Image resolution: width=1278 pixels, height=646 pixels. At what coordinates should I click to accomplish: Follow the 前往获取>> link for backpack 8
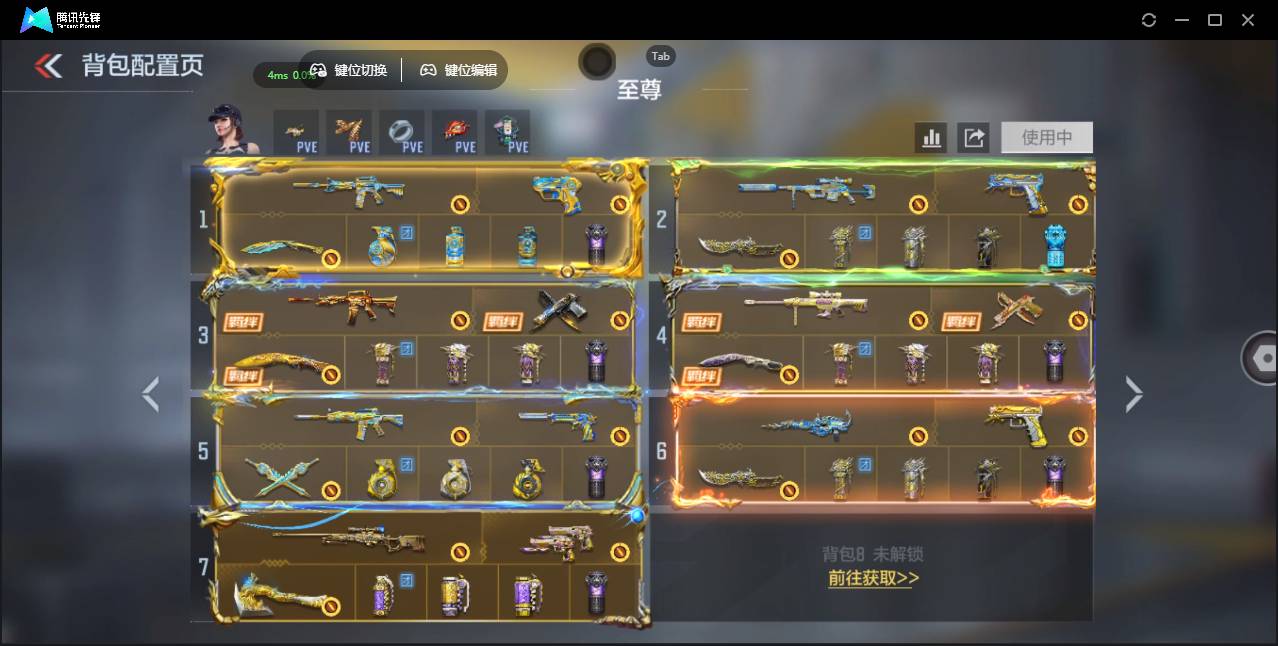click(x=873, y=578)
